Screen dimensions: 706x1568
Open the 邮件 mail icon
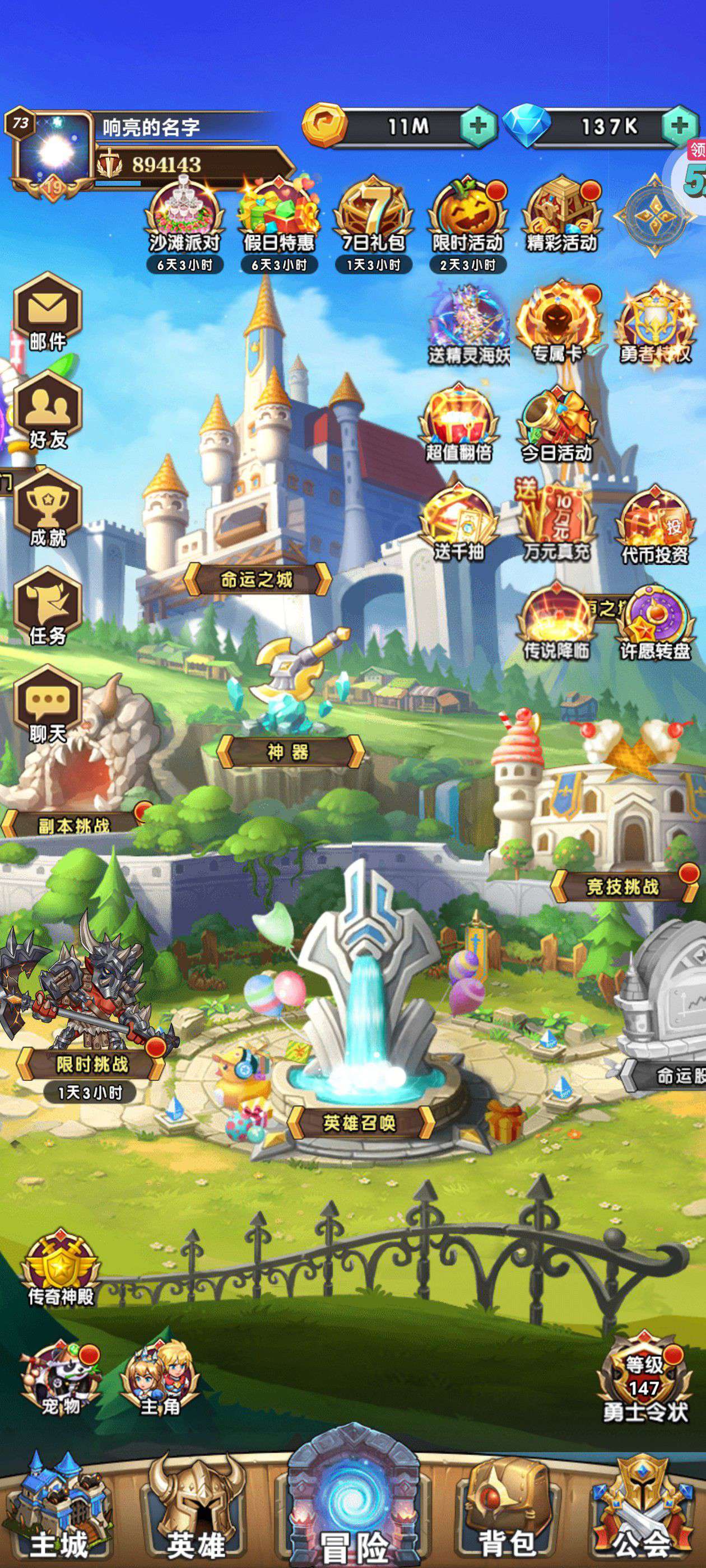click(x=48, y=311)
